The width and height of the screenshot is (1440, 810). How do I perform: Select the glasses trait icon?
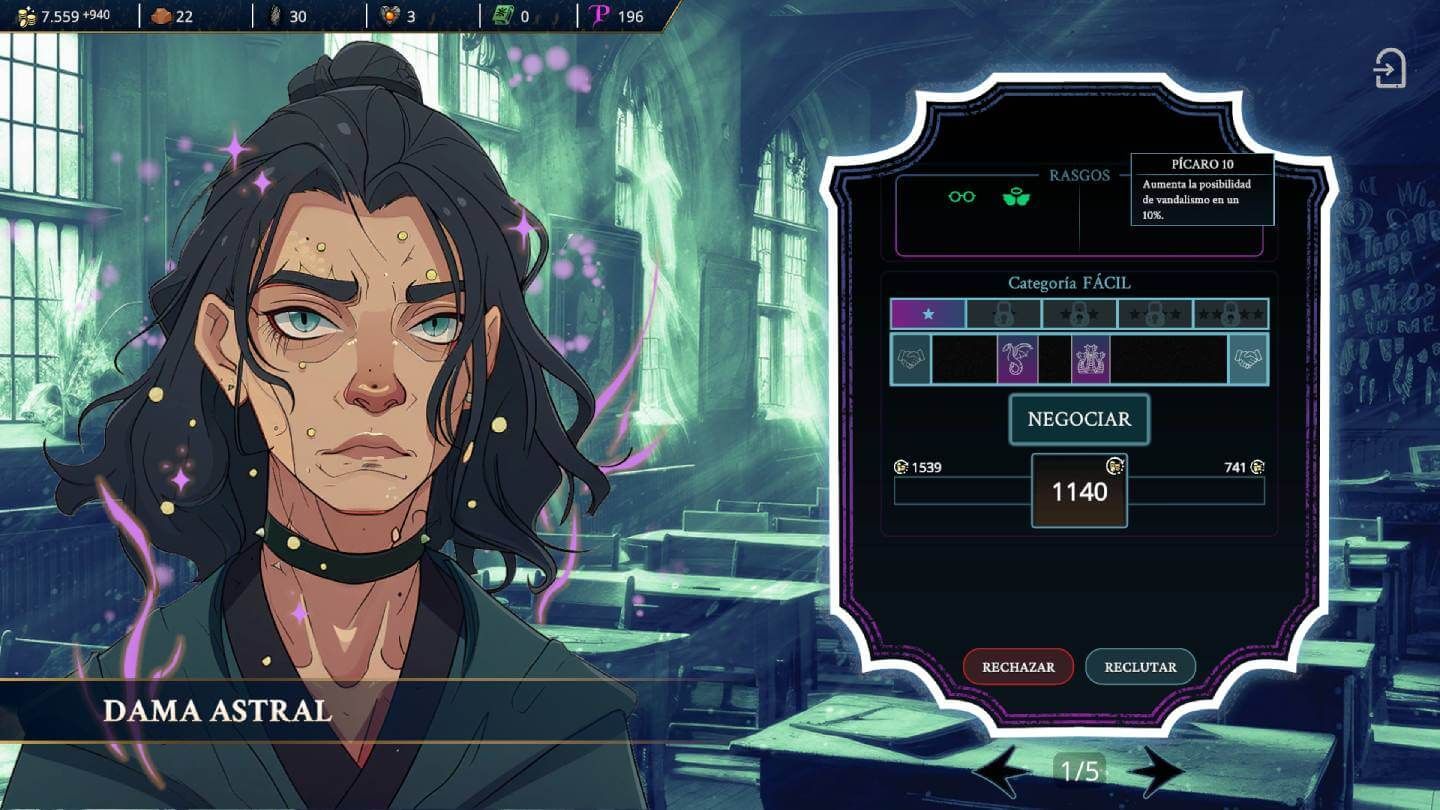962,197
